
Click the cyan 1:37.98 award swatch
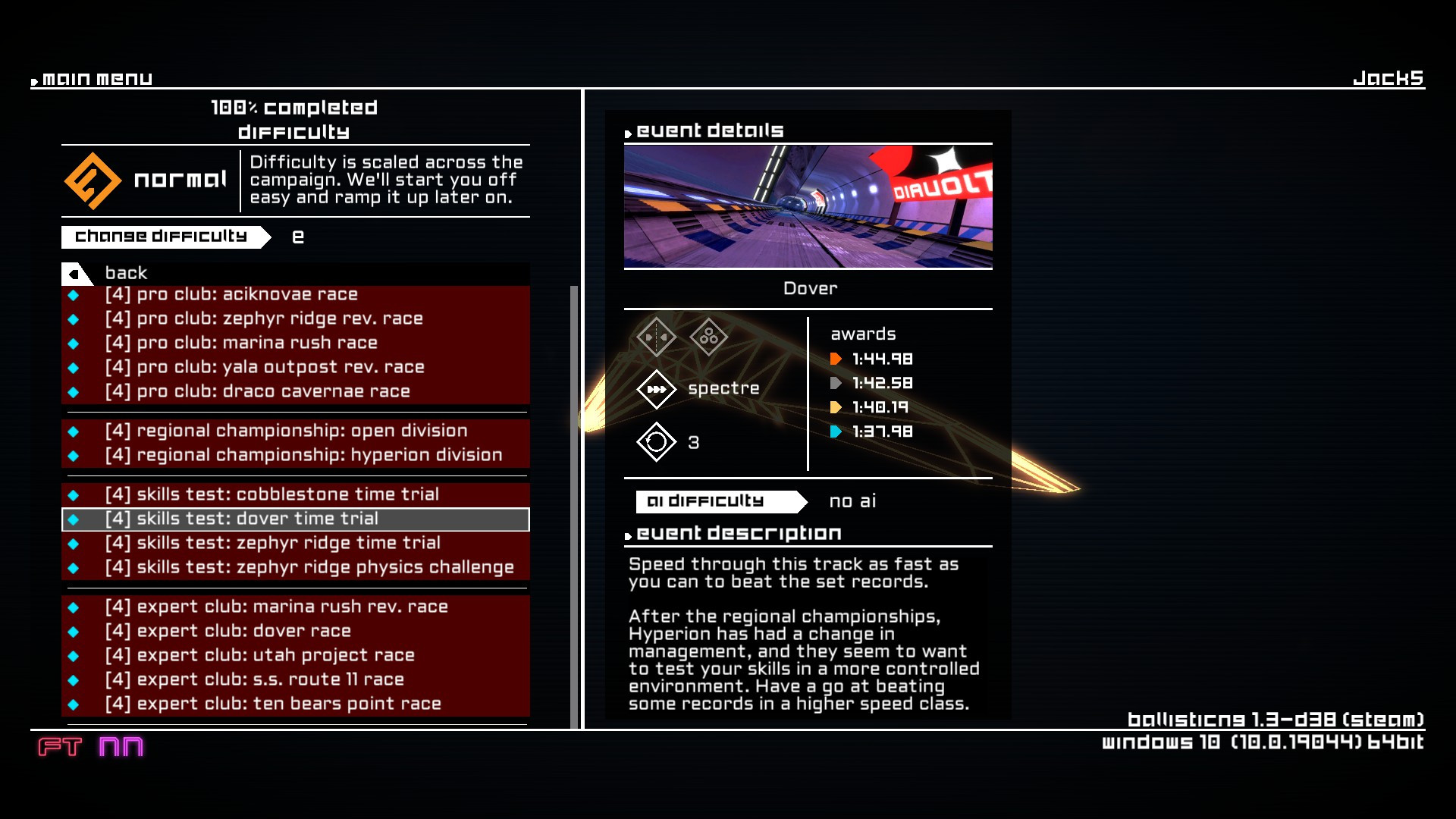coord(837,431)
